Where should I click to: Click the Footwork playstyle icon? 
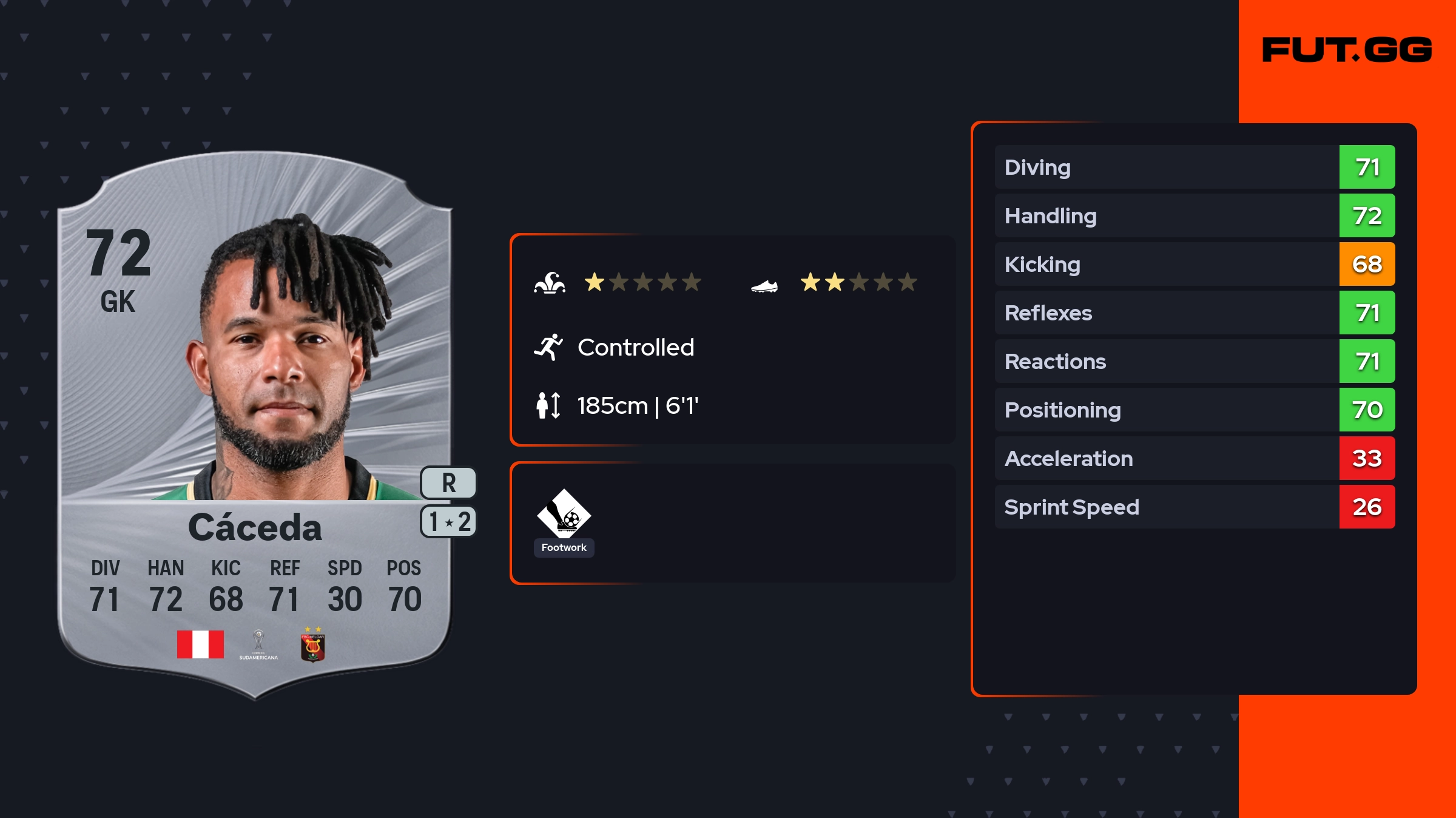tap(564, 513)
